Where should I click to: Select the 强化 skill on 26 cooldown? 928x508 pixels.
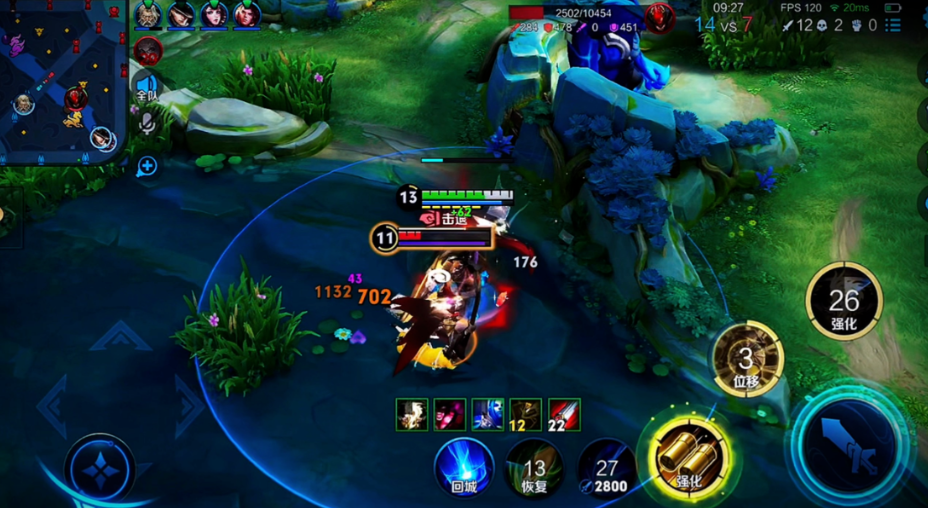coord(844,301)
